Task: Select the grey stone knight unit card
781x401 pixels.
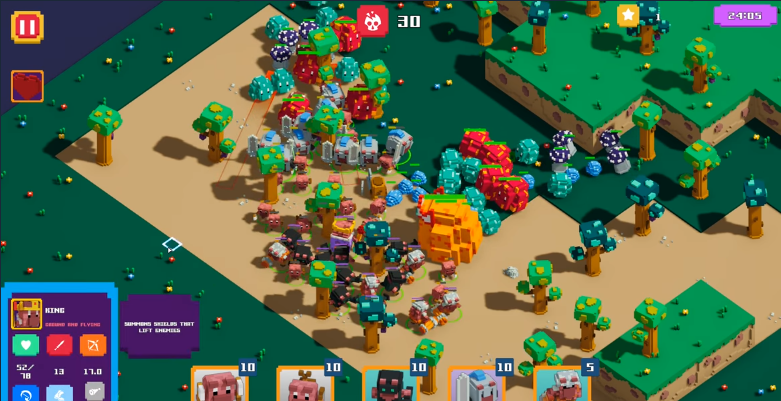Action: (476, 386)
